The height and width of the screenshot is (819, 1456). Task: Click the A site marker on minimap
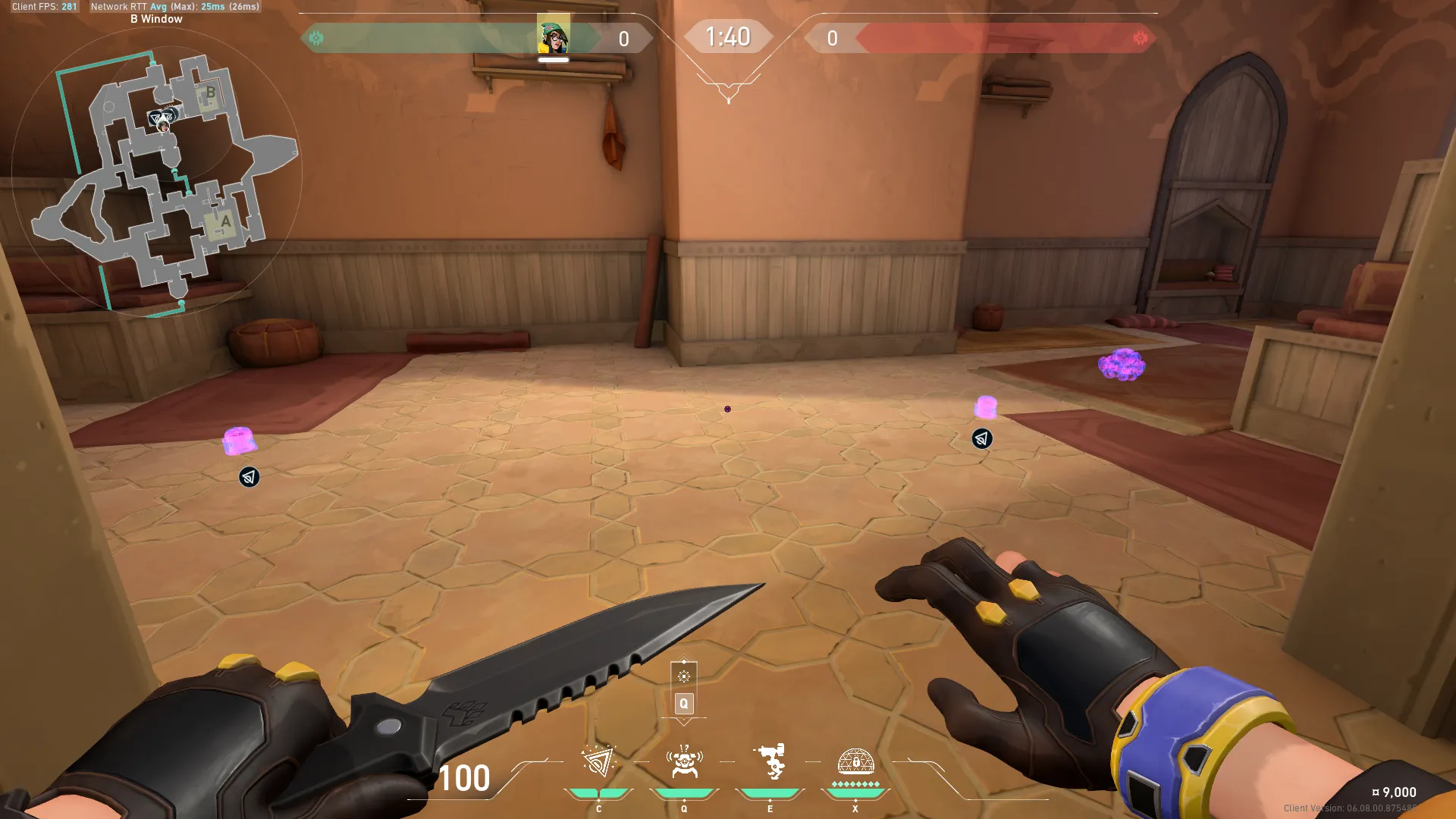click(224, 223)
